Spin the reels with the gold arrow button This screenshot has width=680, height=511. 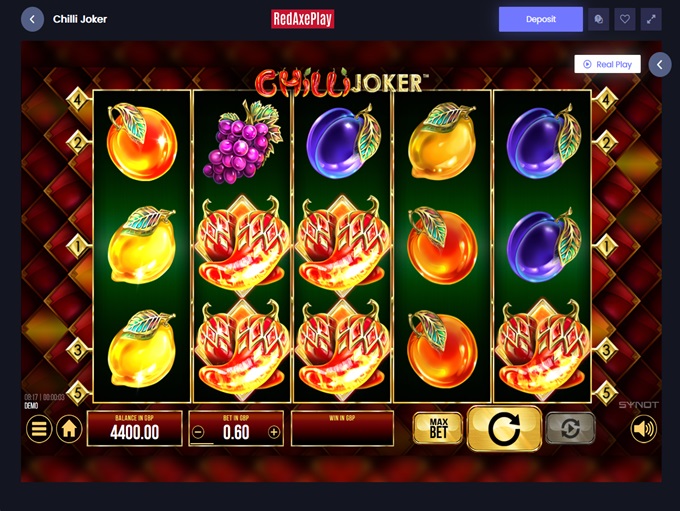tap(504, 428)
